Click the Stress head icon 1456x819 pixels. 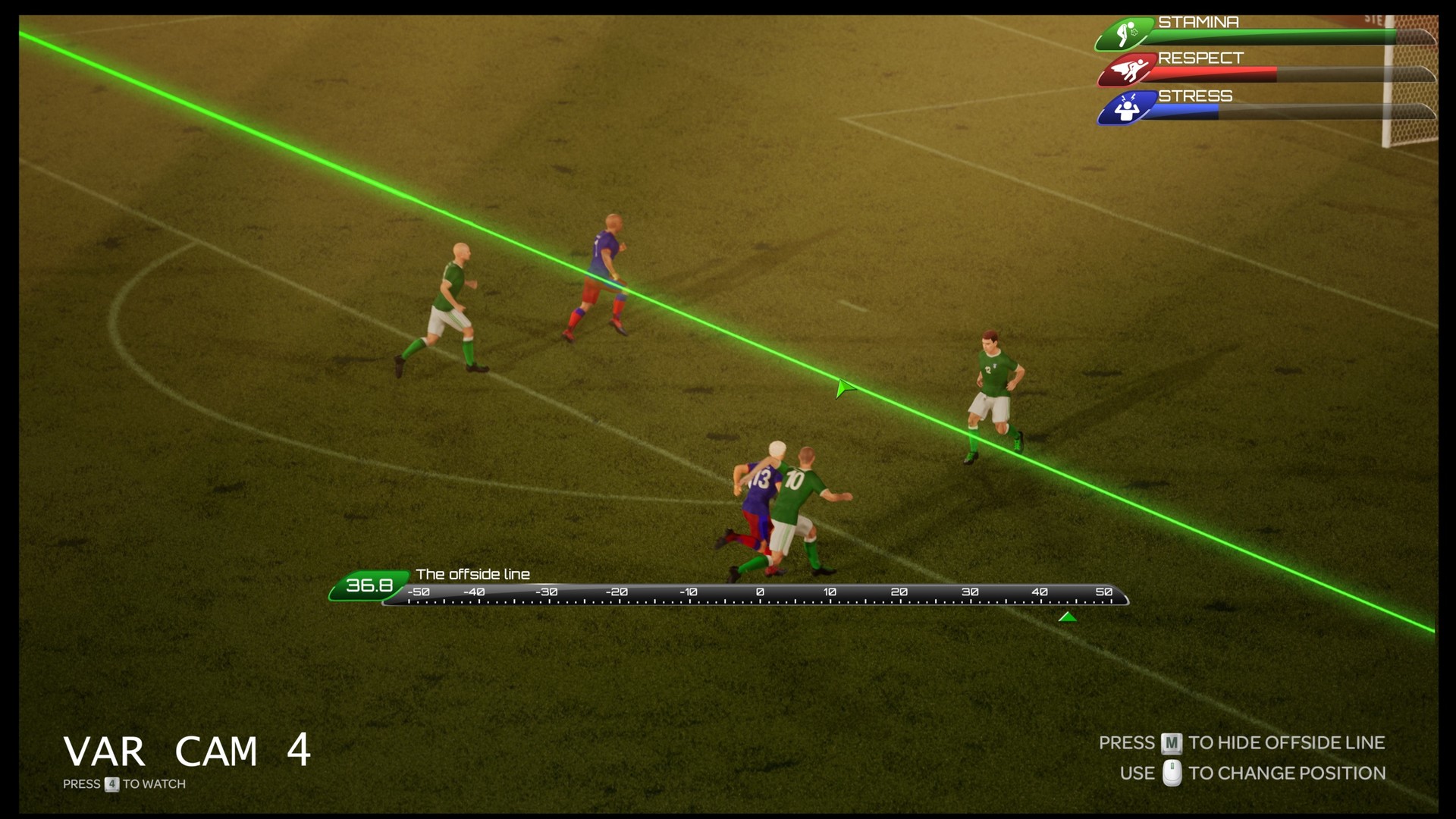(x=1128, y=108)
